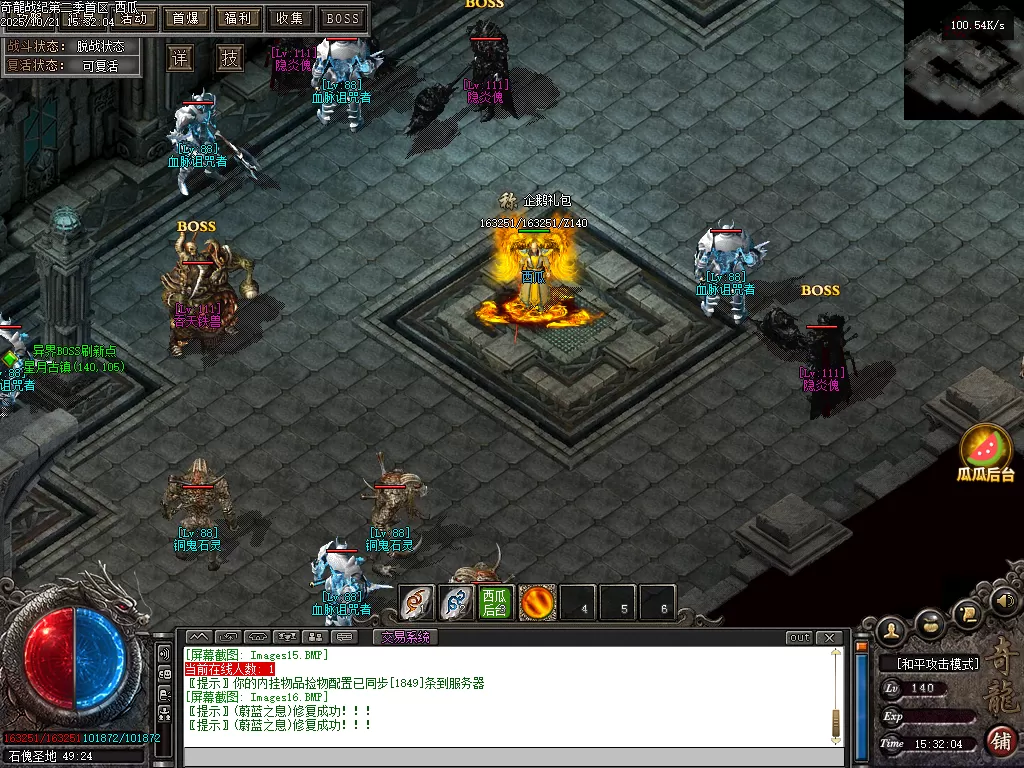This screenshot has height=768, width=1024.
Task: Toggle sound with the speaker button
Action: 1006,601
